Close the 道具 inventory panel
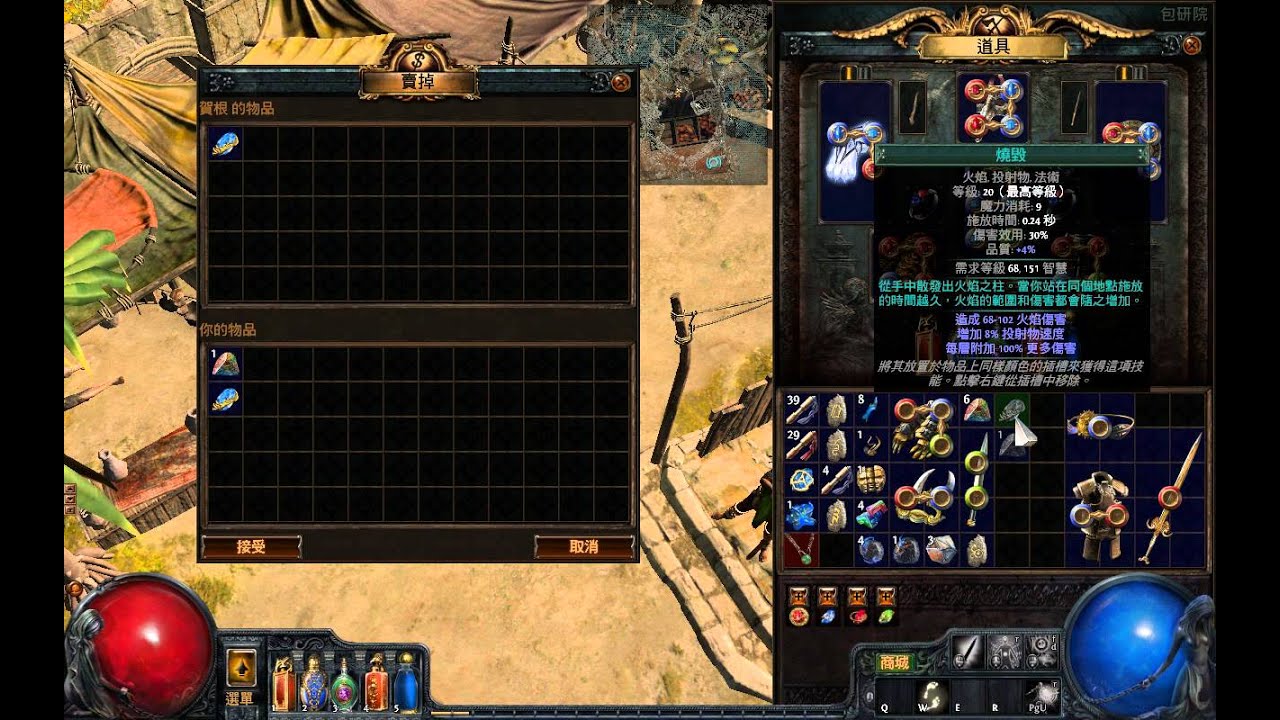 pos(1191,45)
